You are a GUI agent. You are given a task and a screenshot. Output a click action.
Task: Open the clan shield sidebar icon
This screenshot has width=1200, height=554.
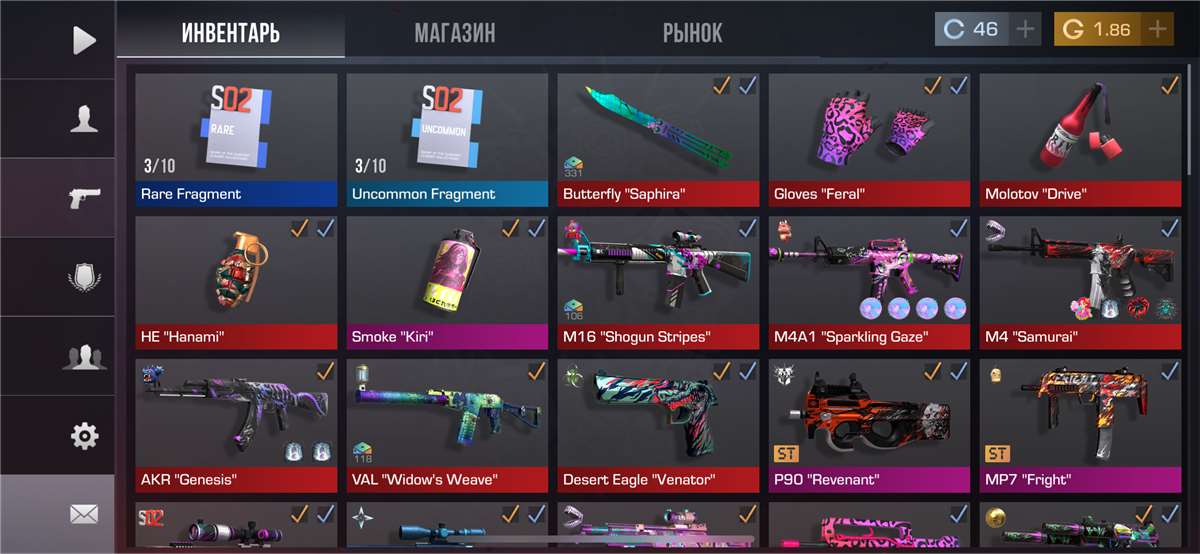[84, 277]
